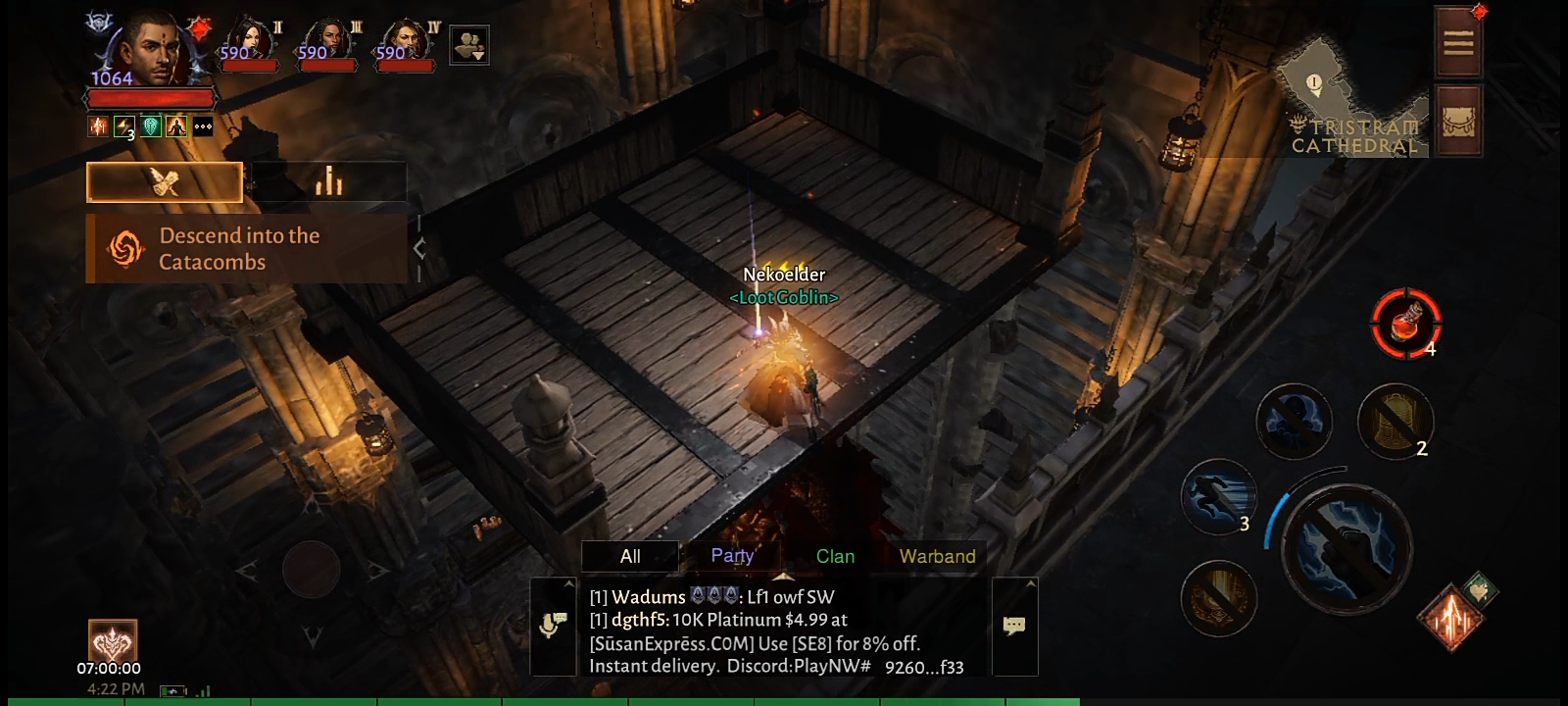Activate the ultimate skill diamond icon
This screenshot has width=1568, height=706.
1452,616
